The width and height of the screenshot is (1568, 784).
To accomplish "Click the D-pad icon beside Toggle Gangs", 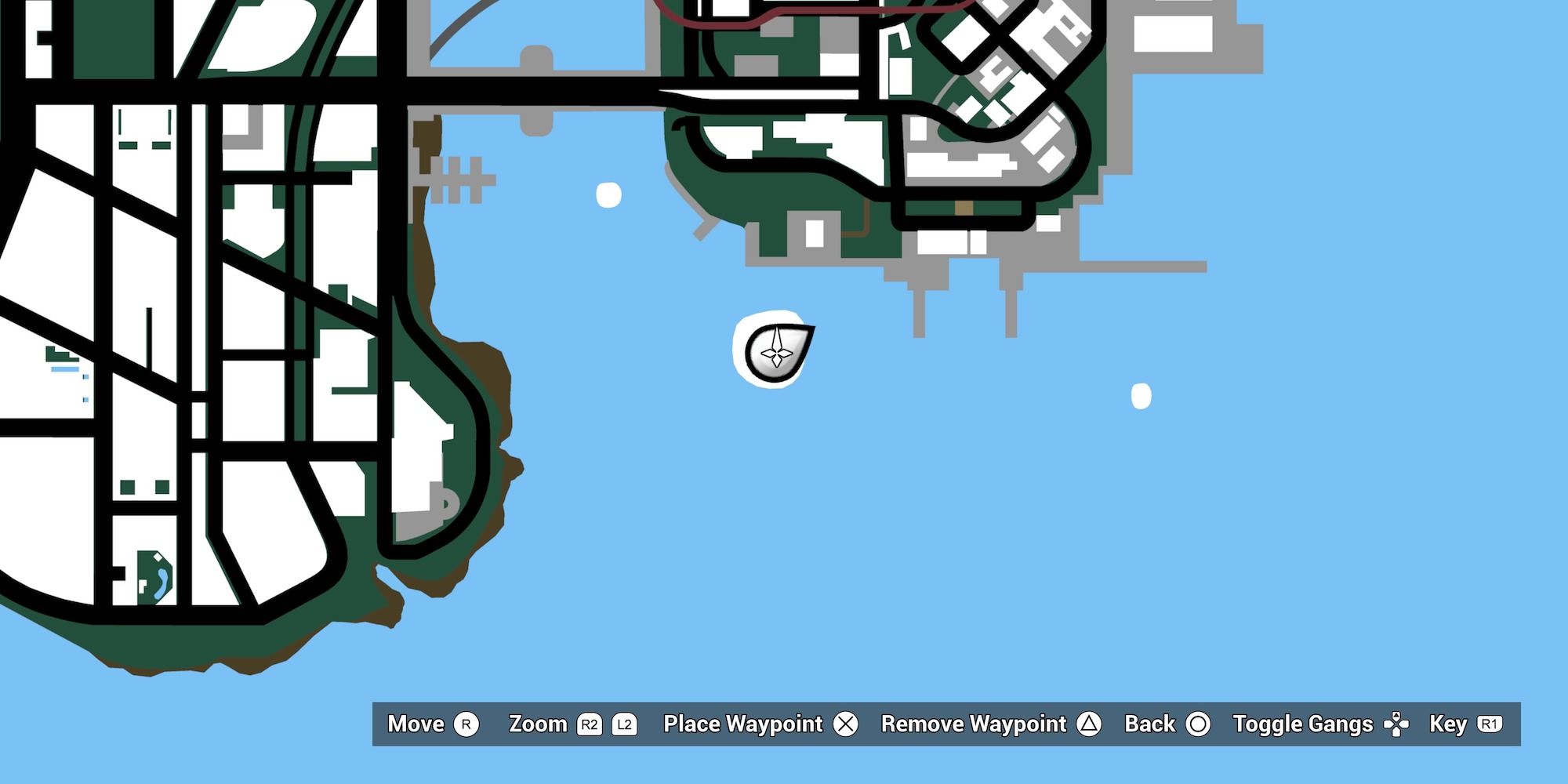I will (x=1397, y=724).
